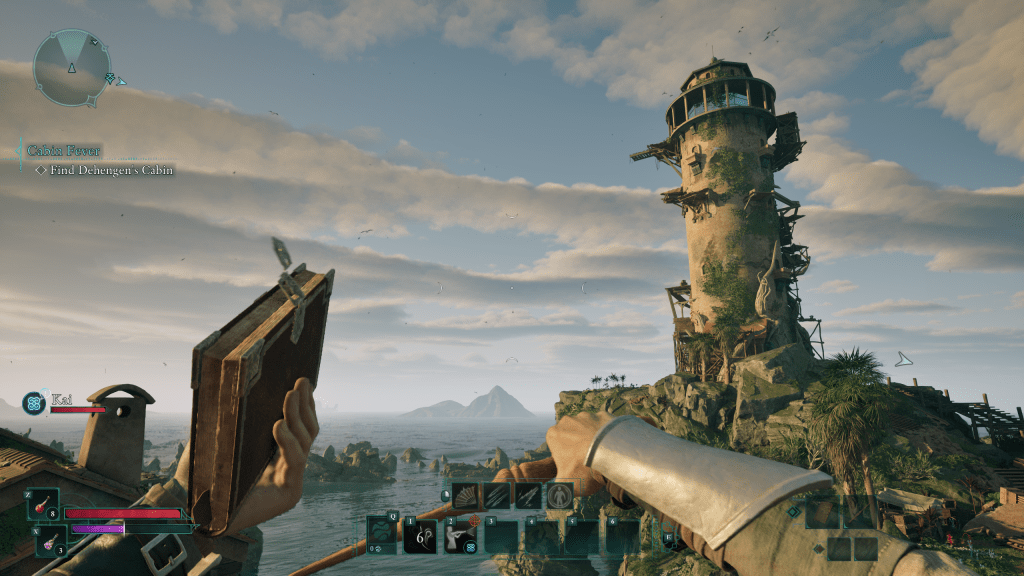Click the circular minimap
This screenshot has height=576, width=1024.
coord(71,67)
